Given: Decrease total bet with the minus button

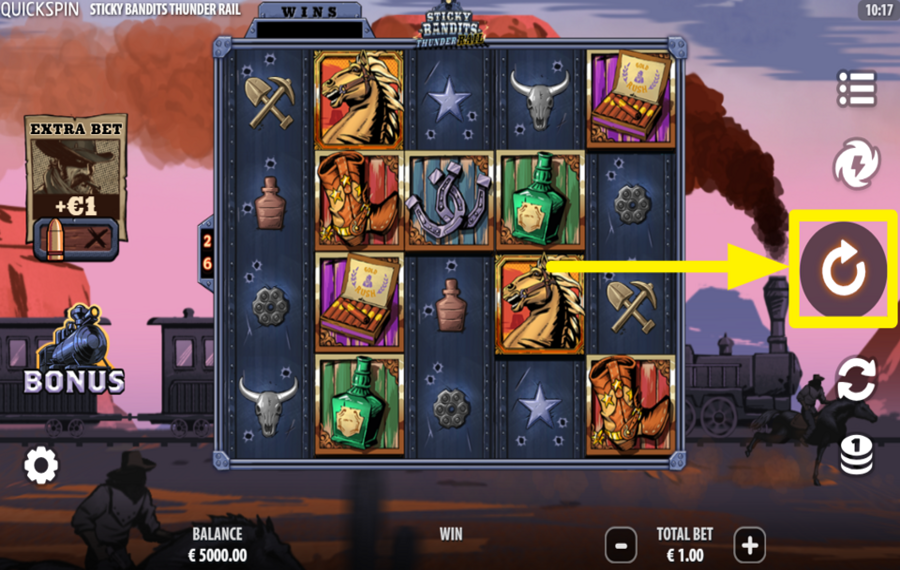Looking at the screenshot, I should (621, 545).
